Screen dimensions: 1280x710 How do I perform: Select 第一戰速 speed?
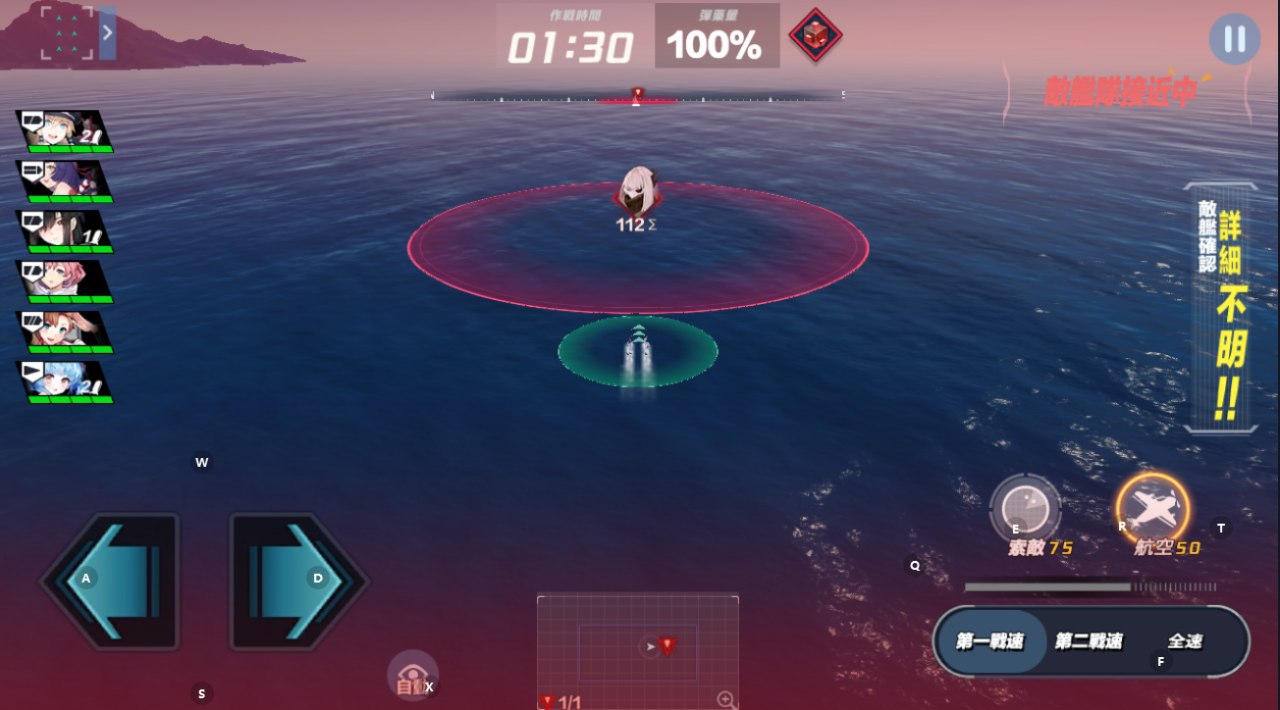[990, 641]
